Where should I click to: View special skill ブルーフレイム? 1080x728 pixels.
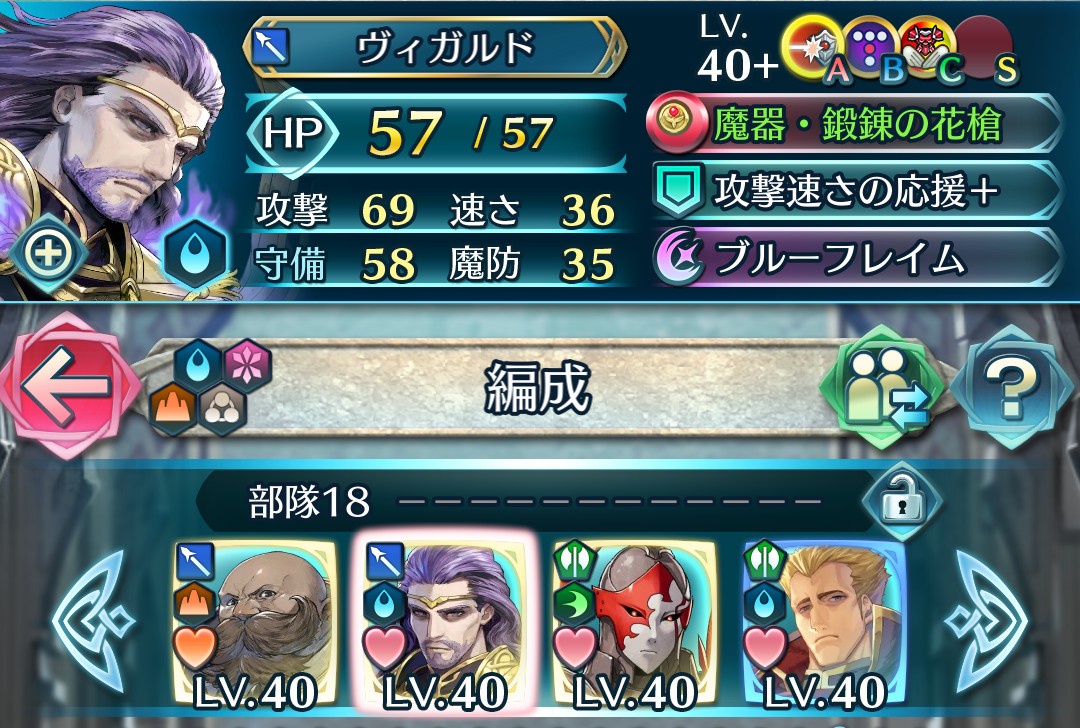[856, 258]
